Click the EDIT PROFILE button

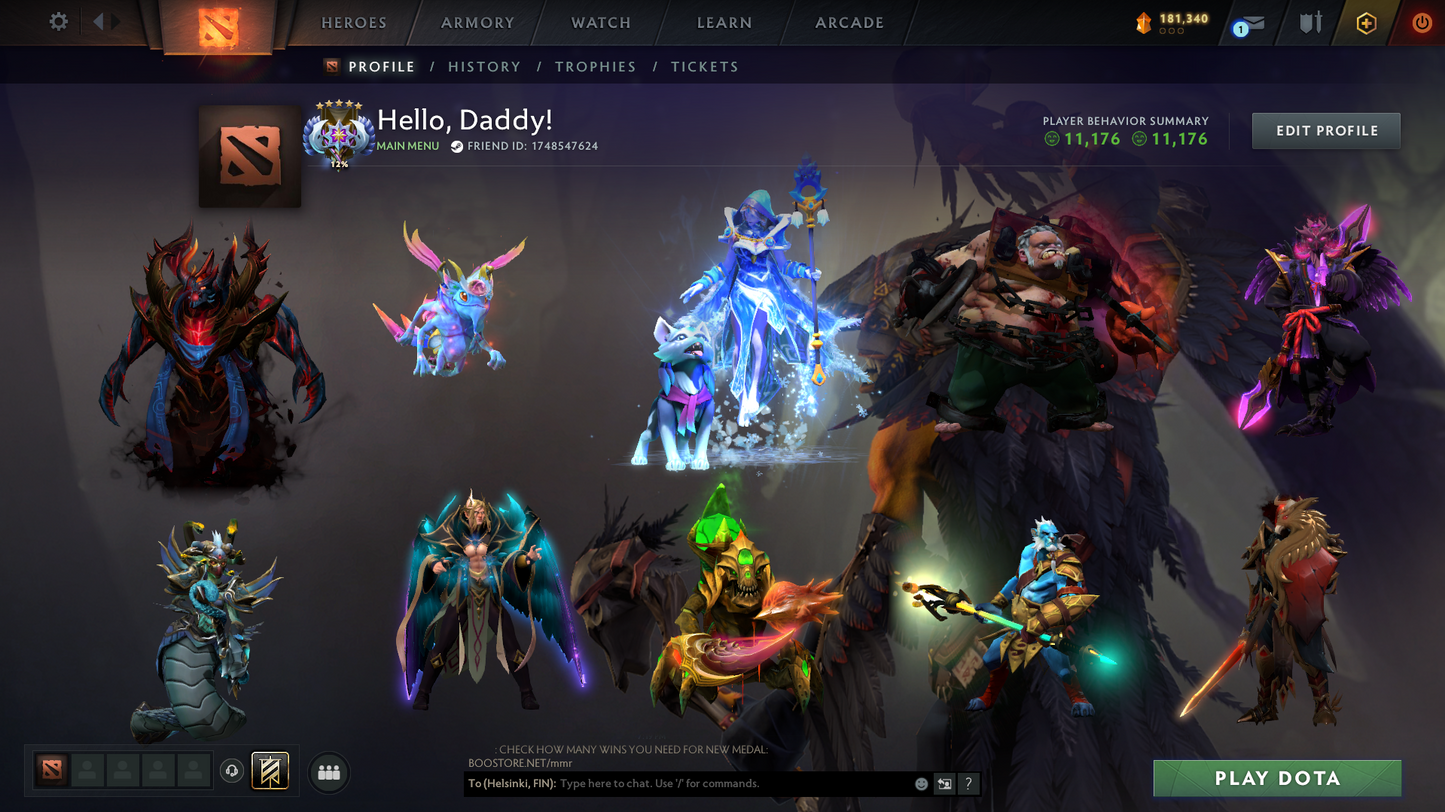pos(1326,130)
